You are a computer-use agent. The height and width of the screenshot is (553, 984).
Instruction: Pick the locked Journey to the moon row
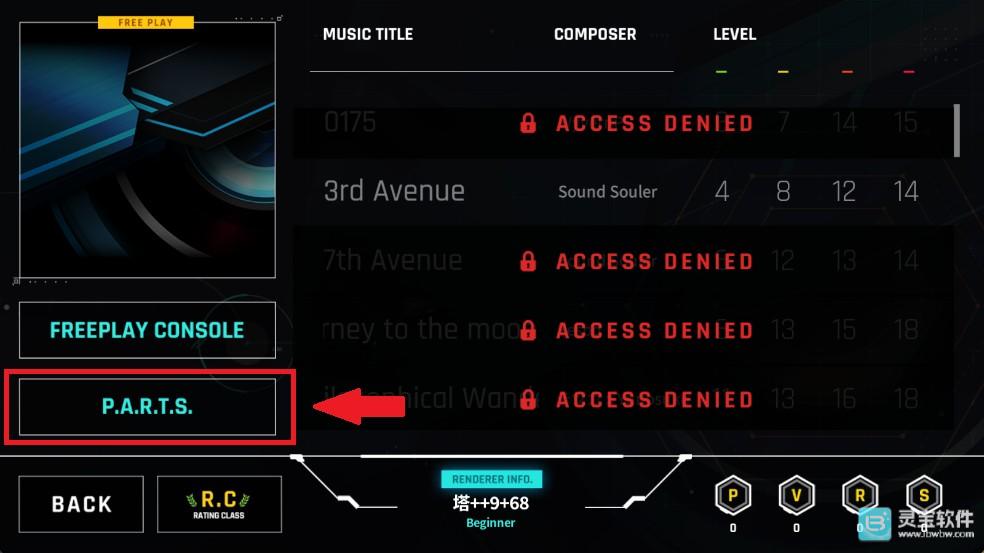(x=620, y=330)
